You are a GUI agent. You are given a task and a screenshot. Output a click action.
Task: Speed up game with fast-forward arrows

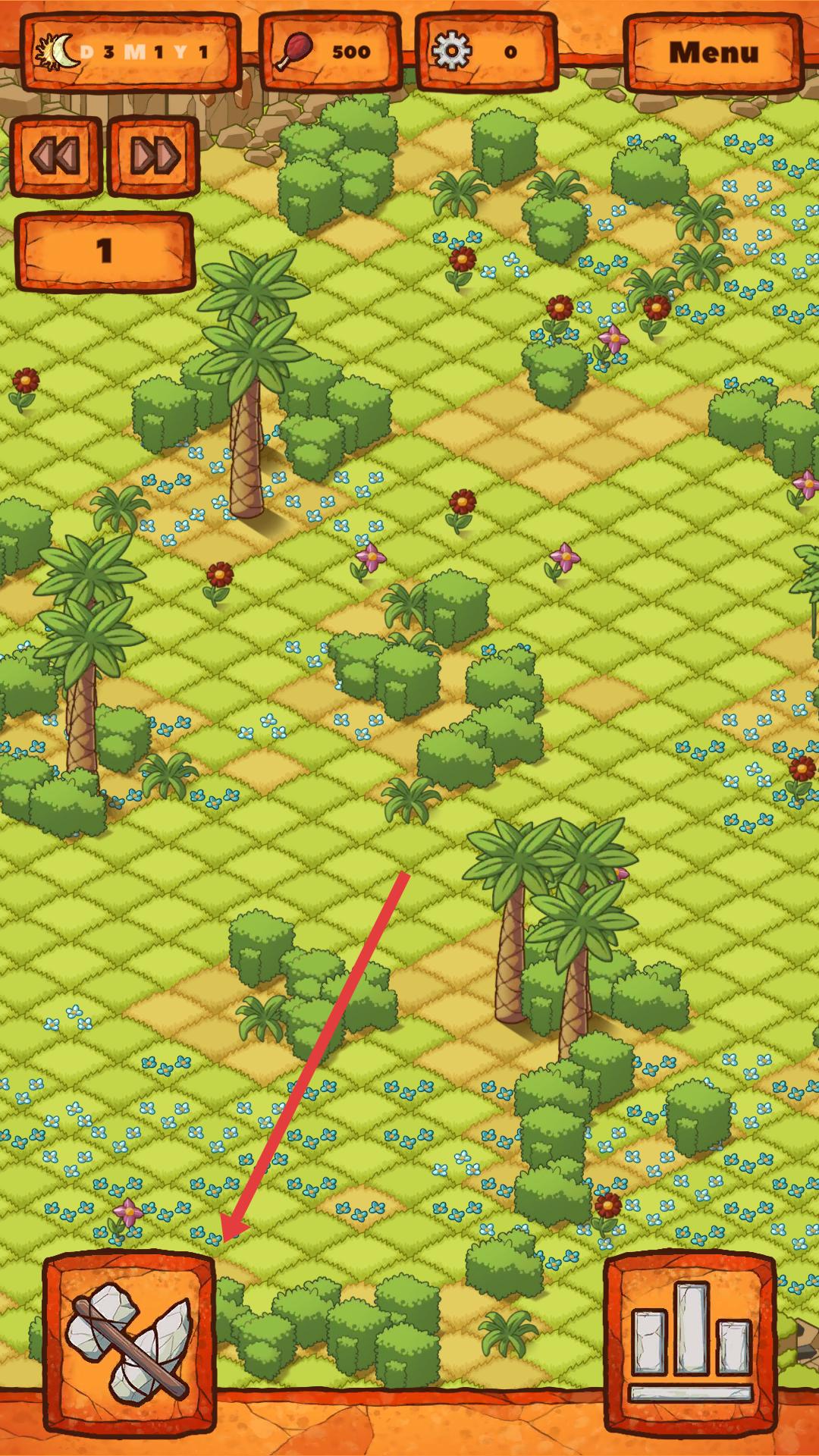[154, 156]
